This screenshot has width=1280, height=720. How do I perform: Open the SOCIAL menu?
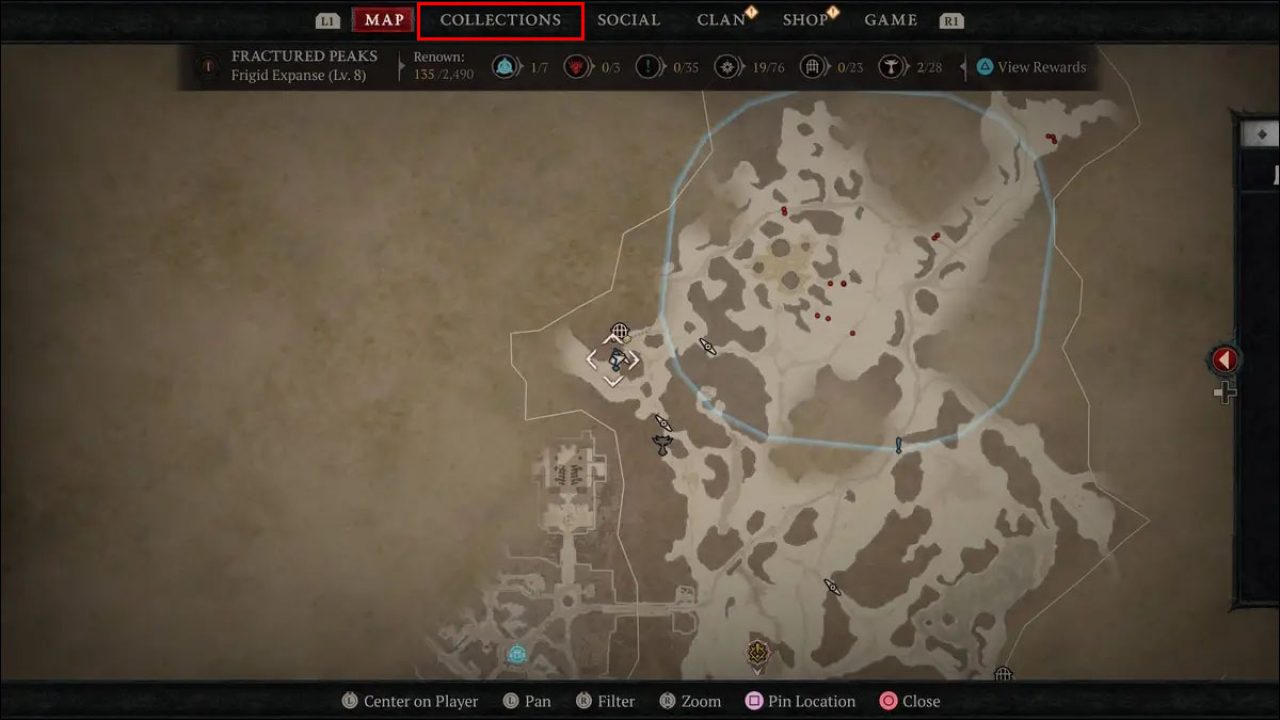[629, 20]
